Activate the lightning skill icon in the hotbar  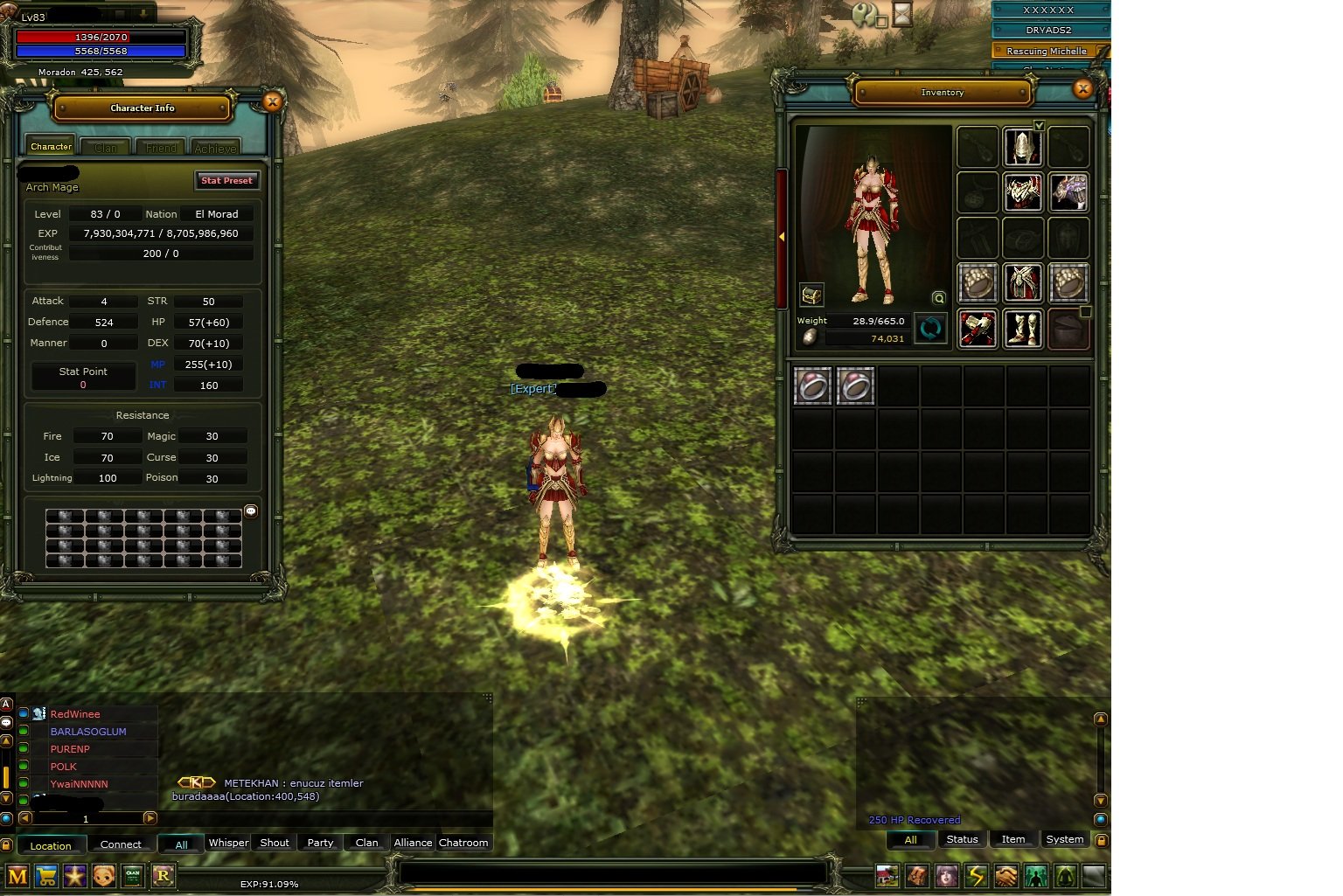(976, 876)
